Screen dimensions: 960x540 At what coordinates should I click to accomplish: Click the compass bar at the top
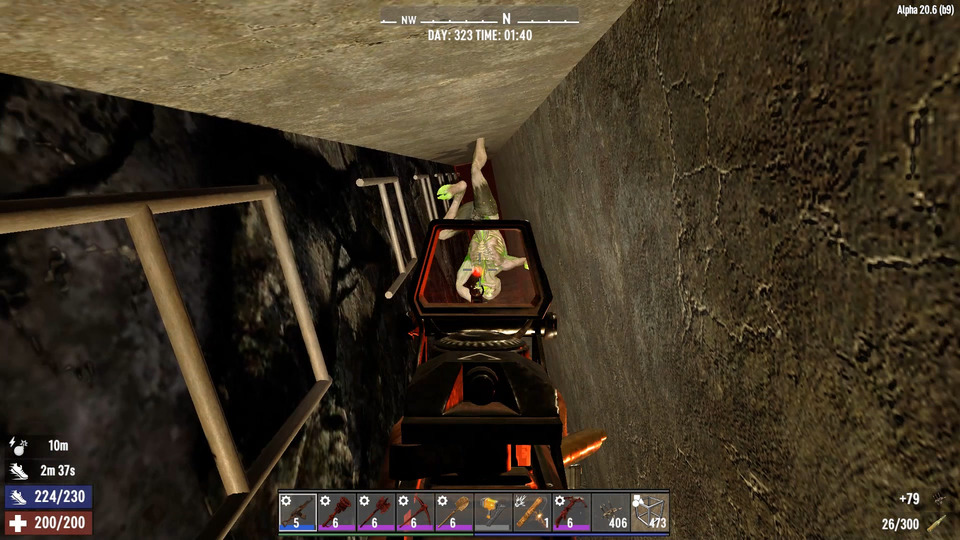[479, 18]
